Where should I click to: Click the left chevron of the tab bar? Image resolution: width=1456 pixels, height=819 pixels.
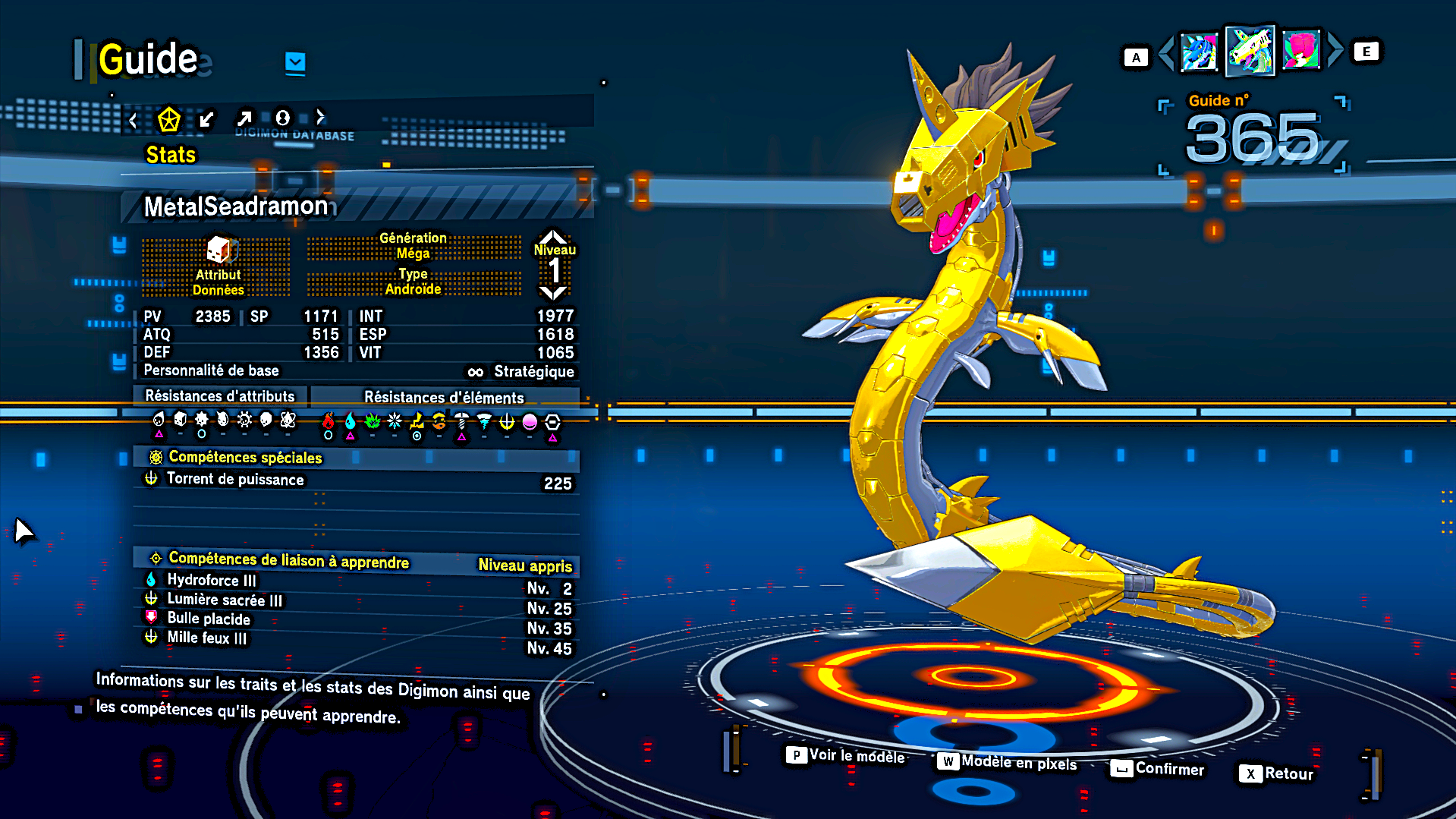point(134,120)
